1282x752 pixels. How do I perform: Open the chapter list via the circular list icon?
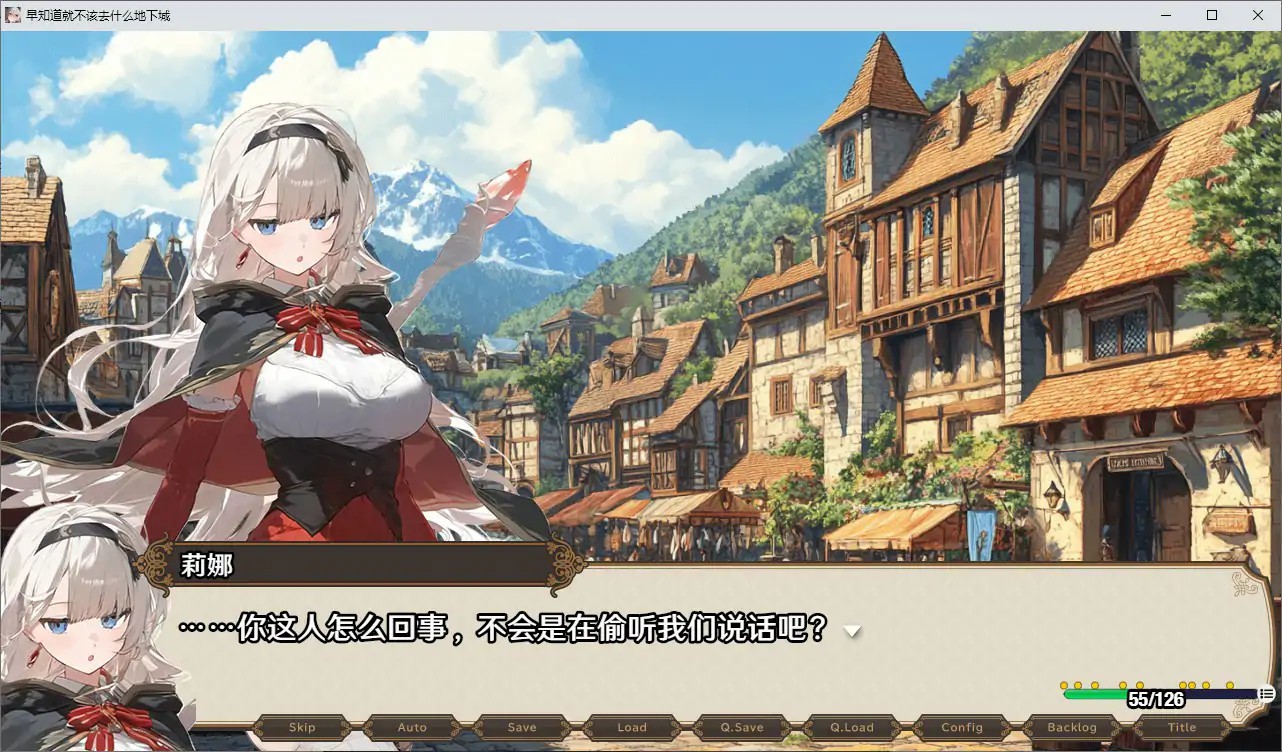tap(1266, 693)
